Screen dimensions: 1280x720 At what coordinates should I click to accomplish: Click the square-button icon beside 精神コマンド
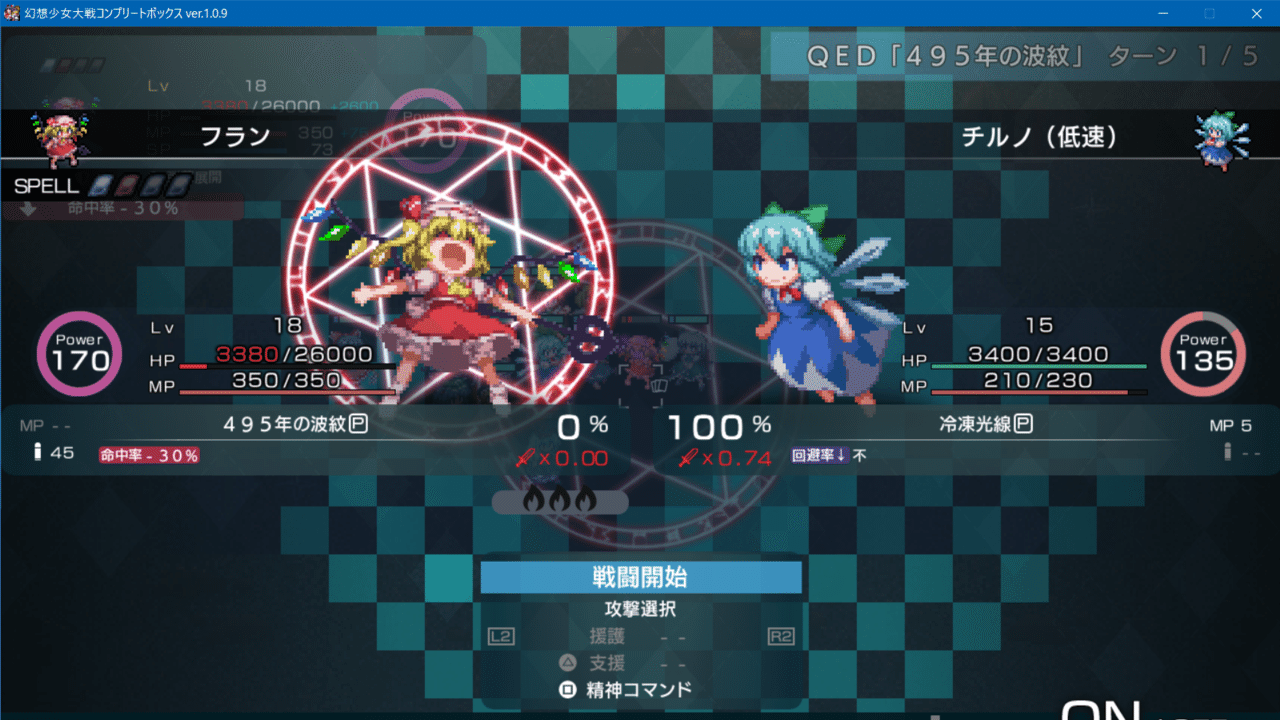click(x=568, y=689)
